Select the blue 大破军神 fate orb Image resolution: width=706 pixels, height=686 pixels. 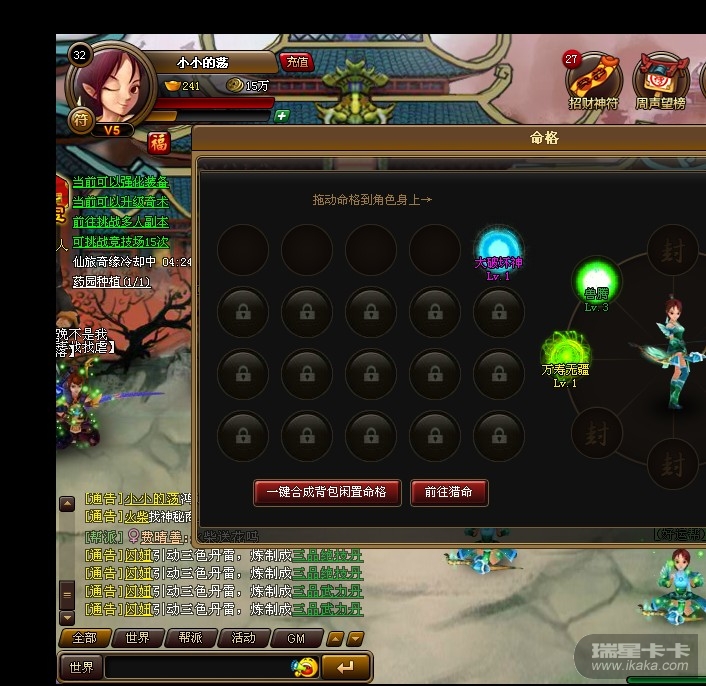pyautogui.click(x=498, y=248)
